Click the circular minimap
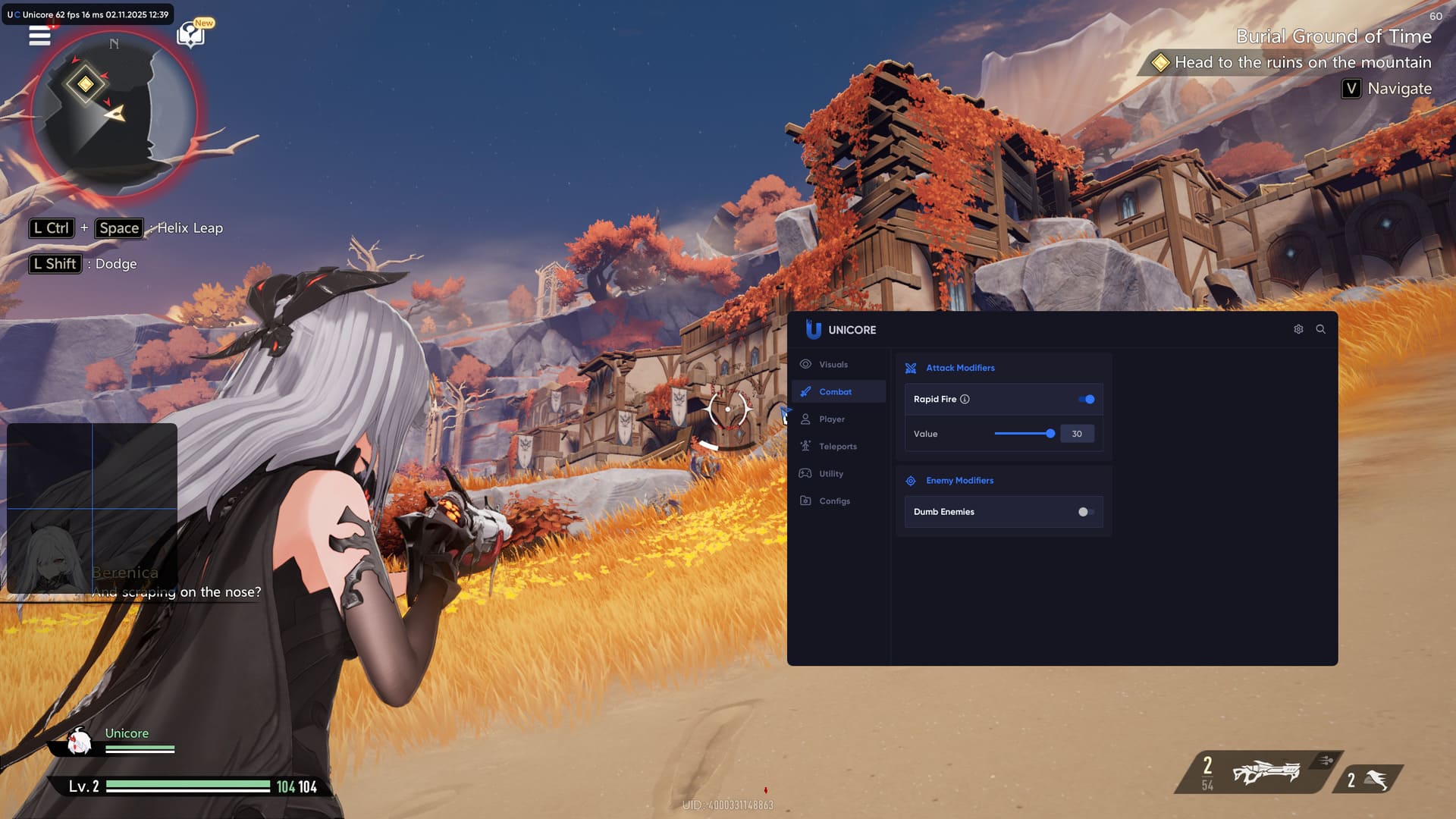Viewport: 1456px width, 819px height. pyautogui.click(x=114, y=114)
